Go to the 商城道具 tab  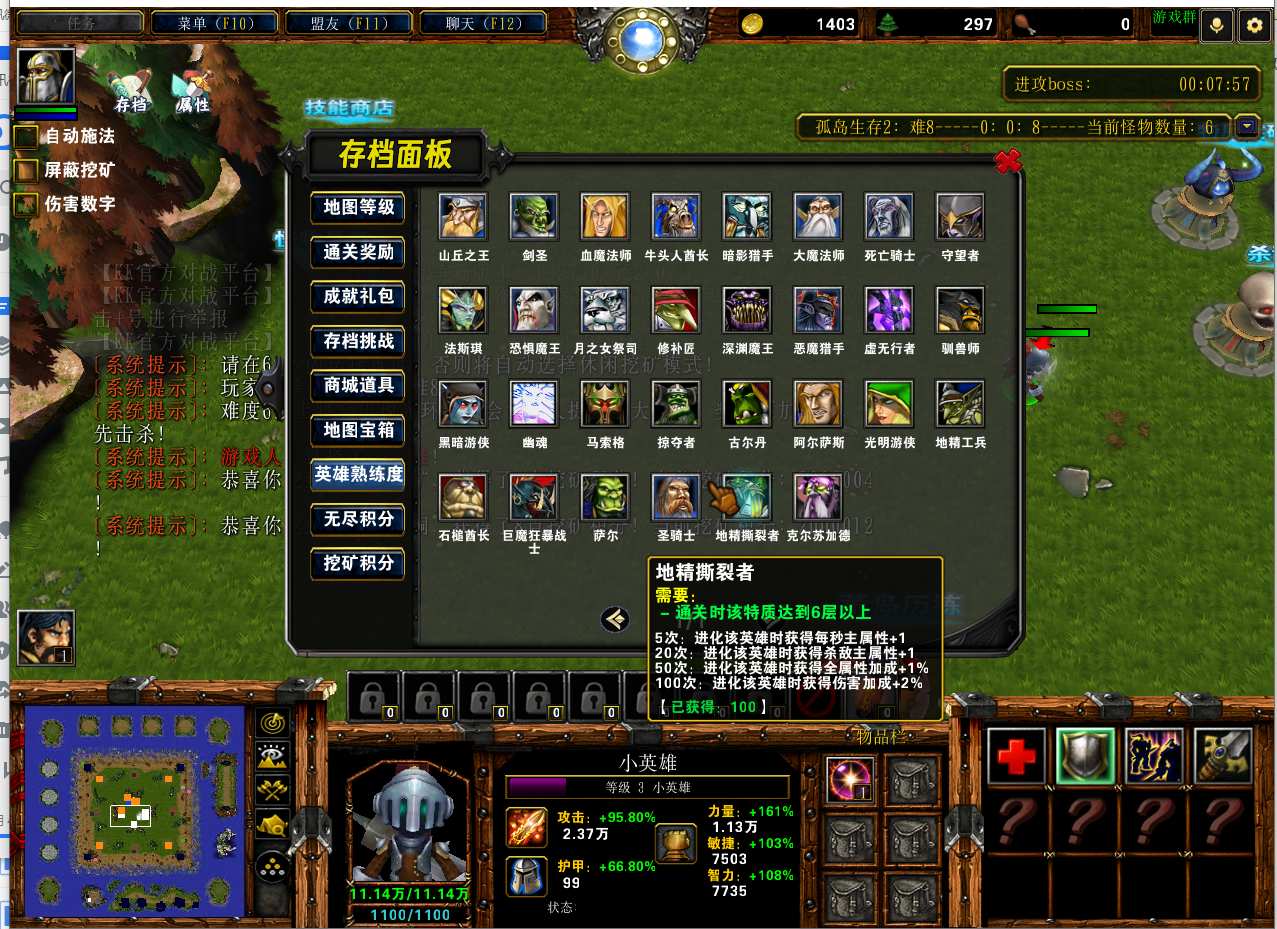(358, 385)
